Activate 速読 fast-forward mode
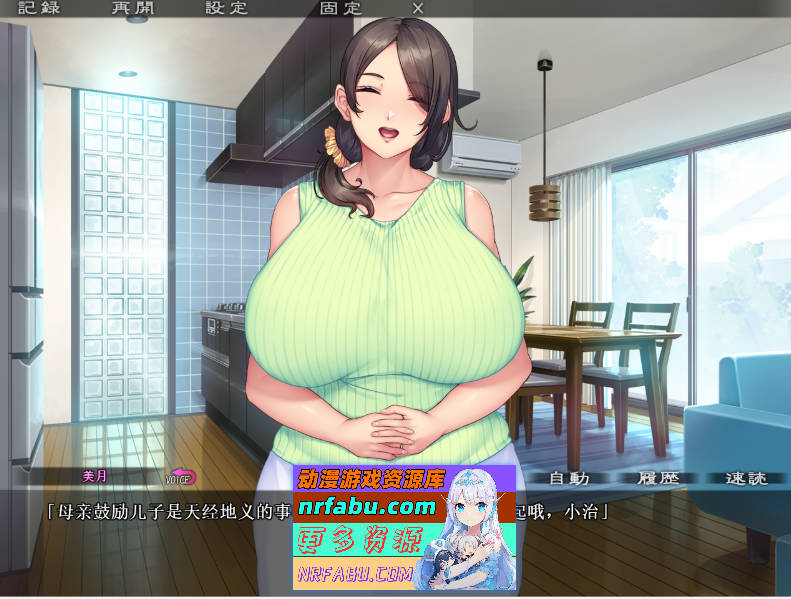 (746, 478)
